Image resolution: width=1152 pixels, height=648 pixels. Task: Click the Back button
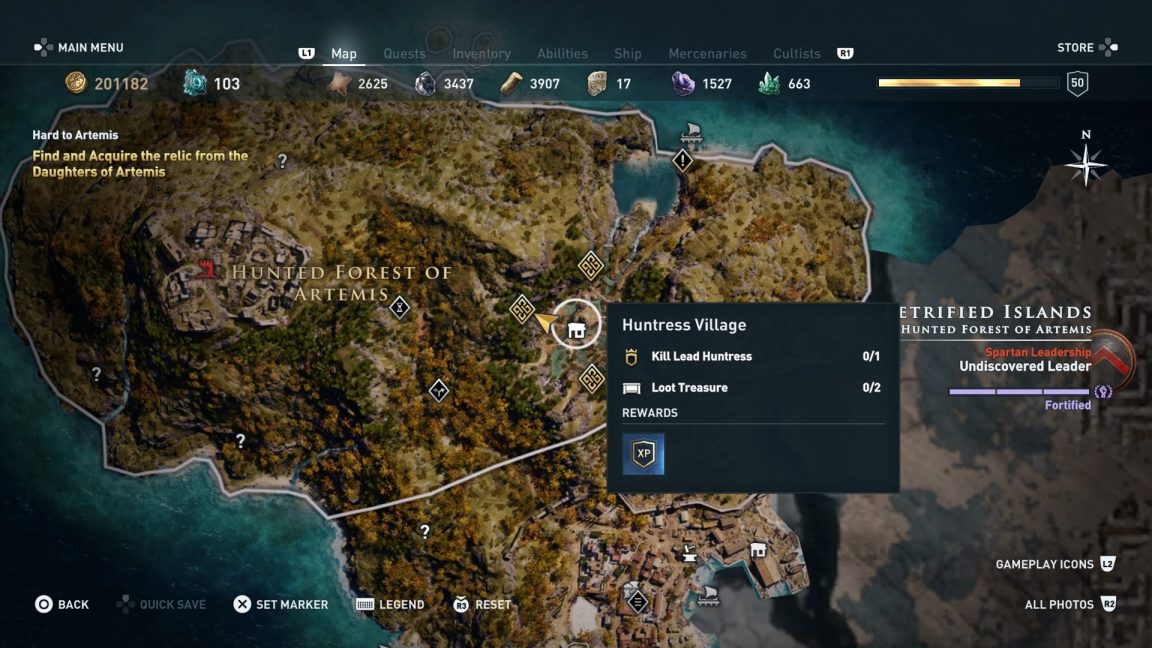pyautogui.click(x=62, y=604)
